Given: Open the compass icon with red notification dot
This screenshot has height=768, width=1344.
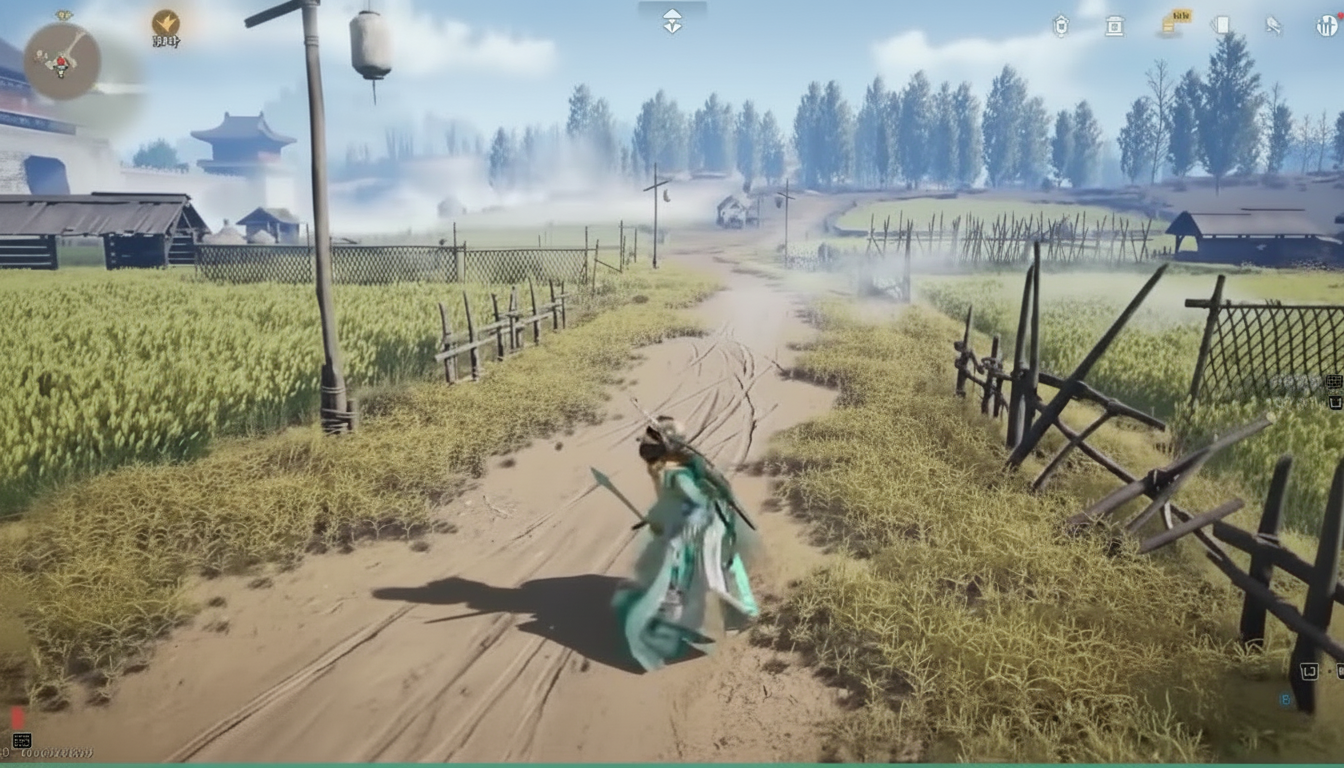Looking at the screenshot, I should [x=1325, y=25].
